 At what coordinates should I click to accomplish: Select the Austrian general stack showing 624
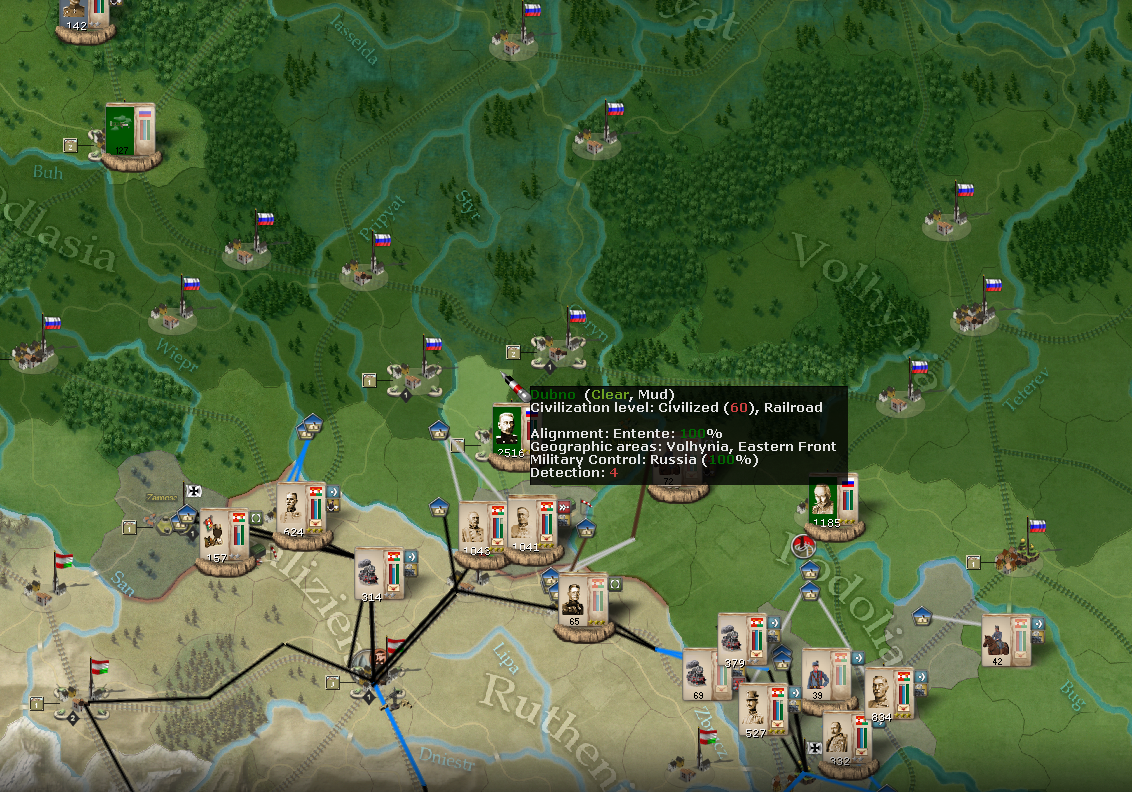293,508
